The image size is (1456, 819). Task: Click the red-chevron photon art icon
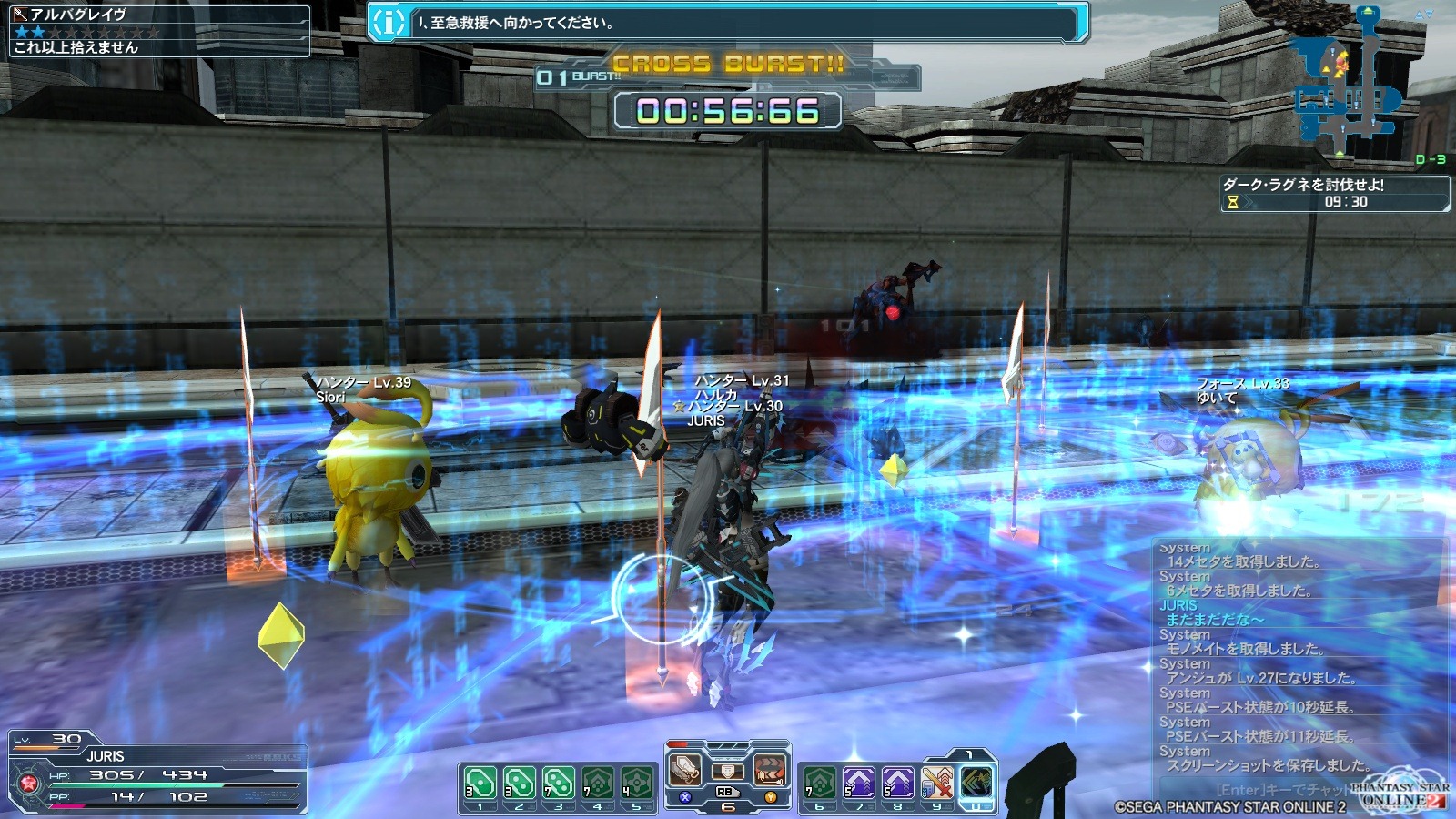pos(769,770)
